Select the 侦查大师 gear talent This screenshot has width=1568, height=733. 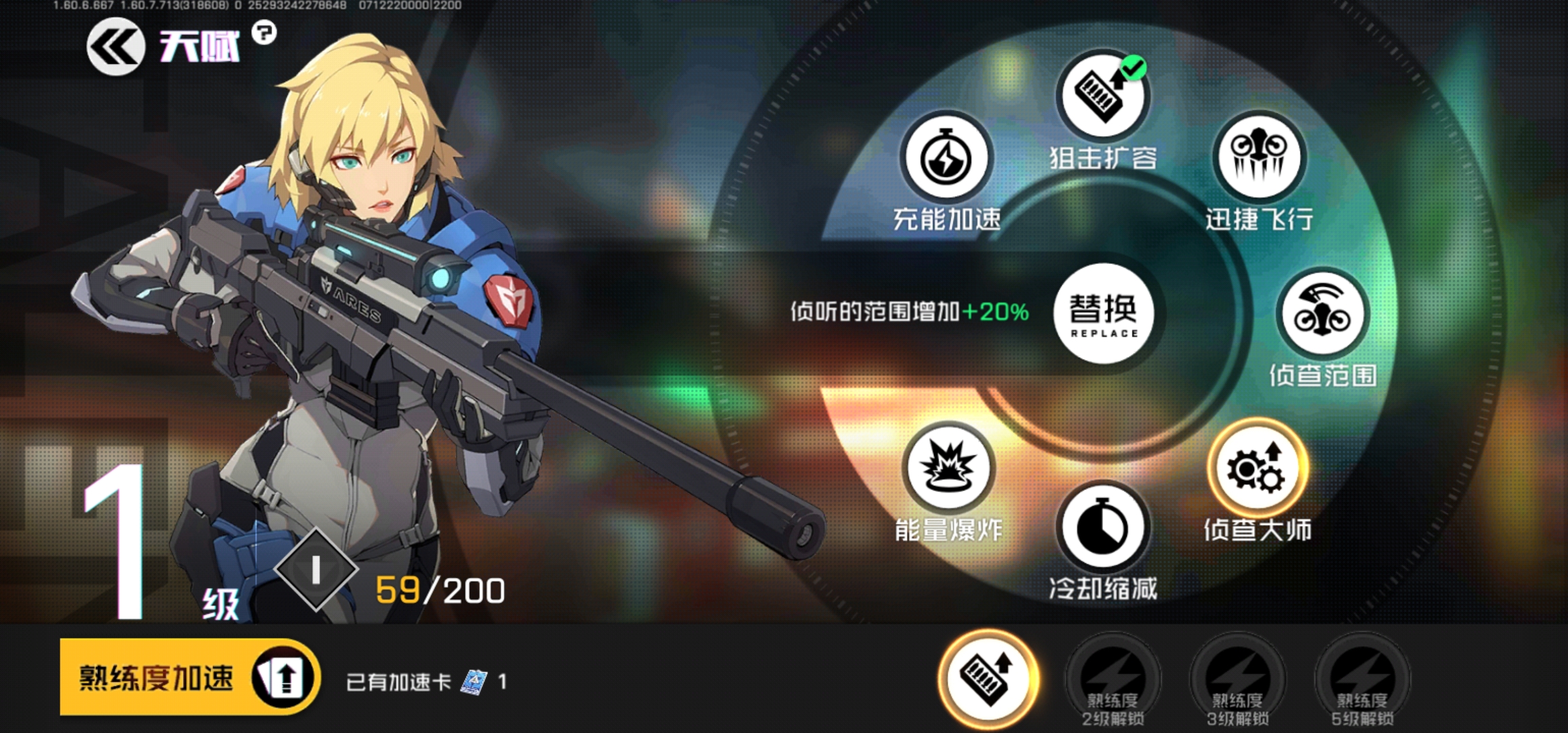(1257, 468)
